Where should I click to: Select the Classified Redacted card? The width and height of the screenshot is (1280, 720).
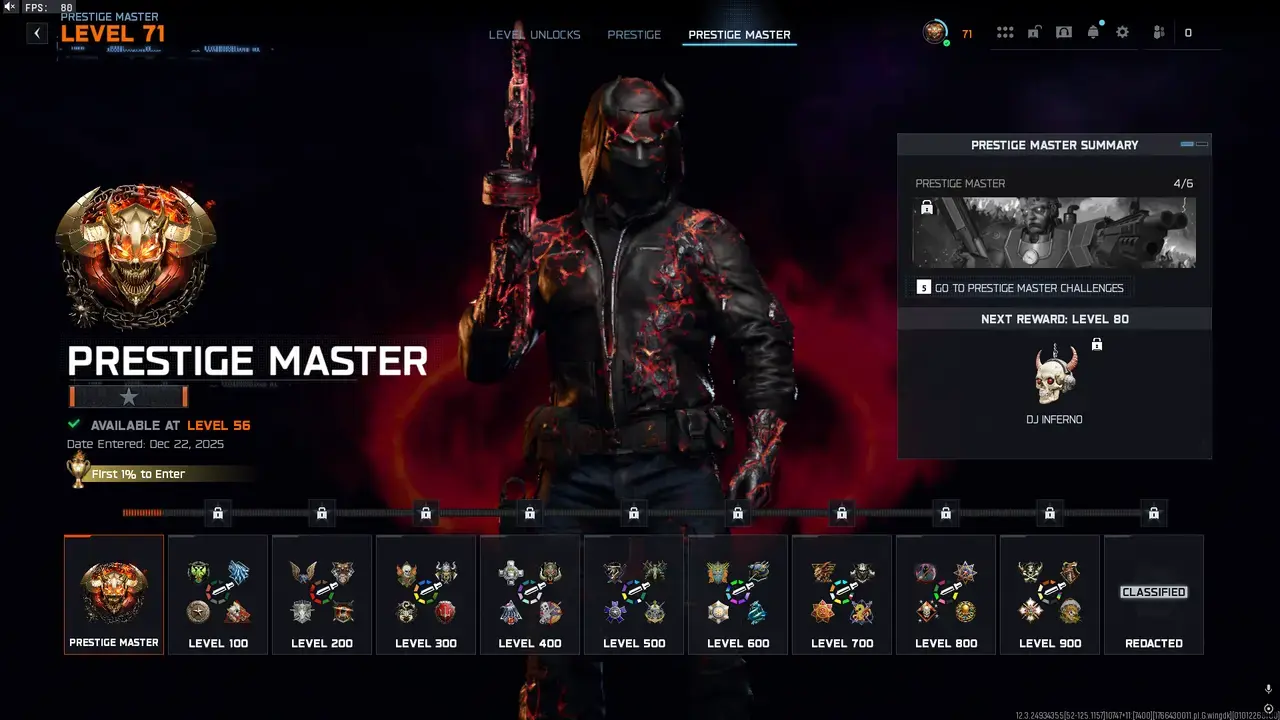click(1153, 594)
